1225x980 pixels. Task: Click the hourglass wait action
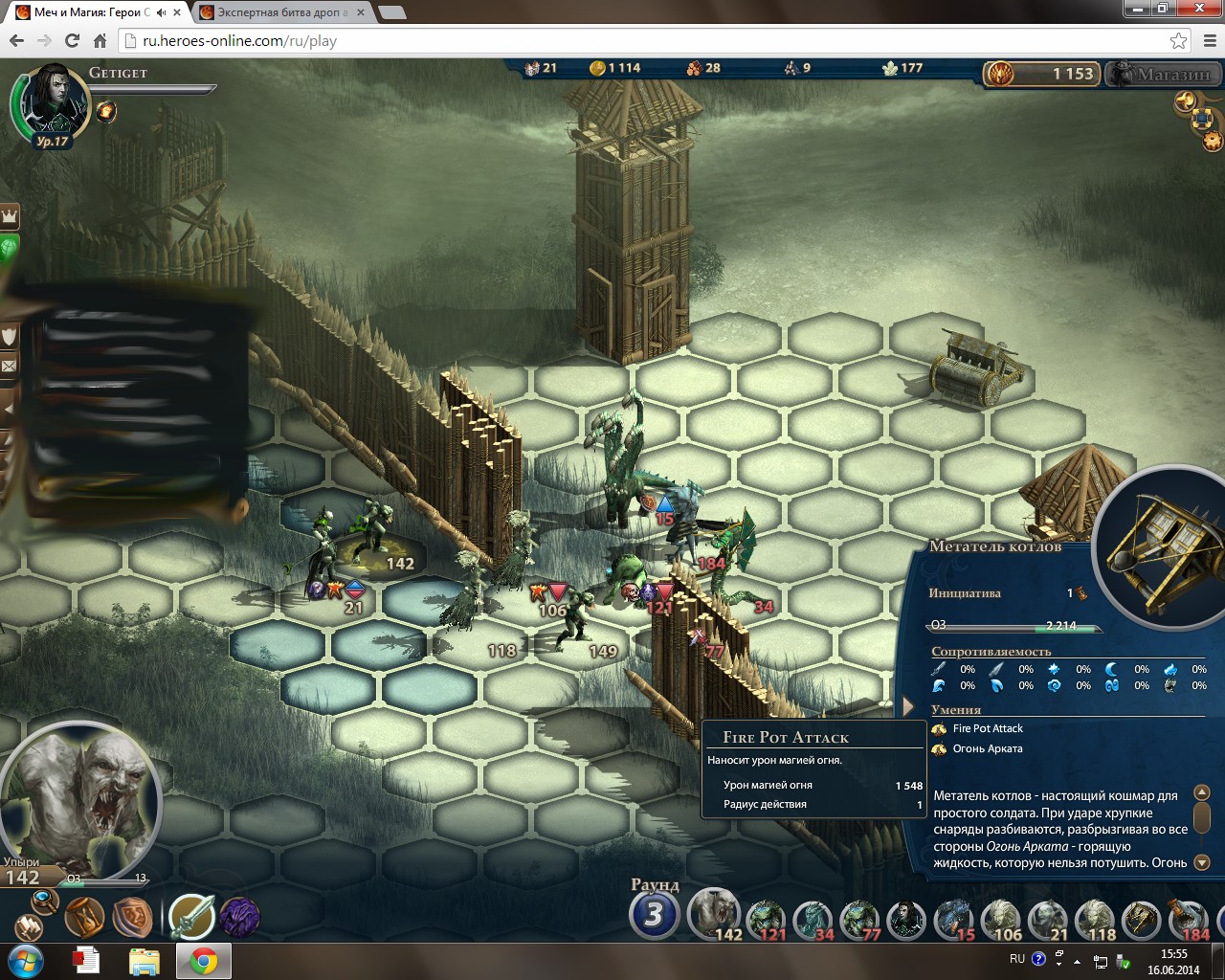coord(84,917)
